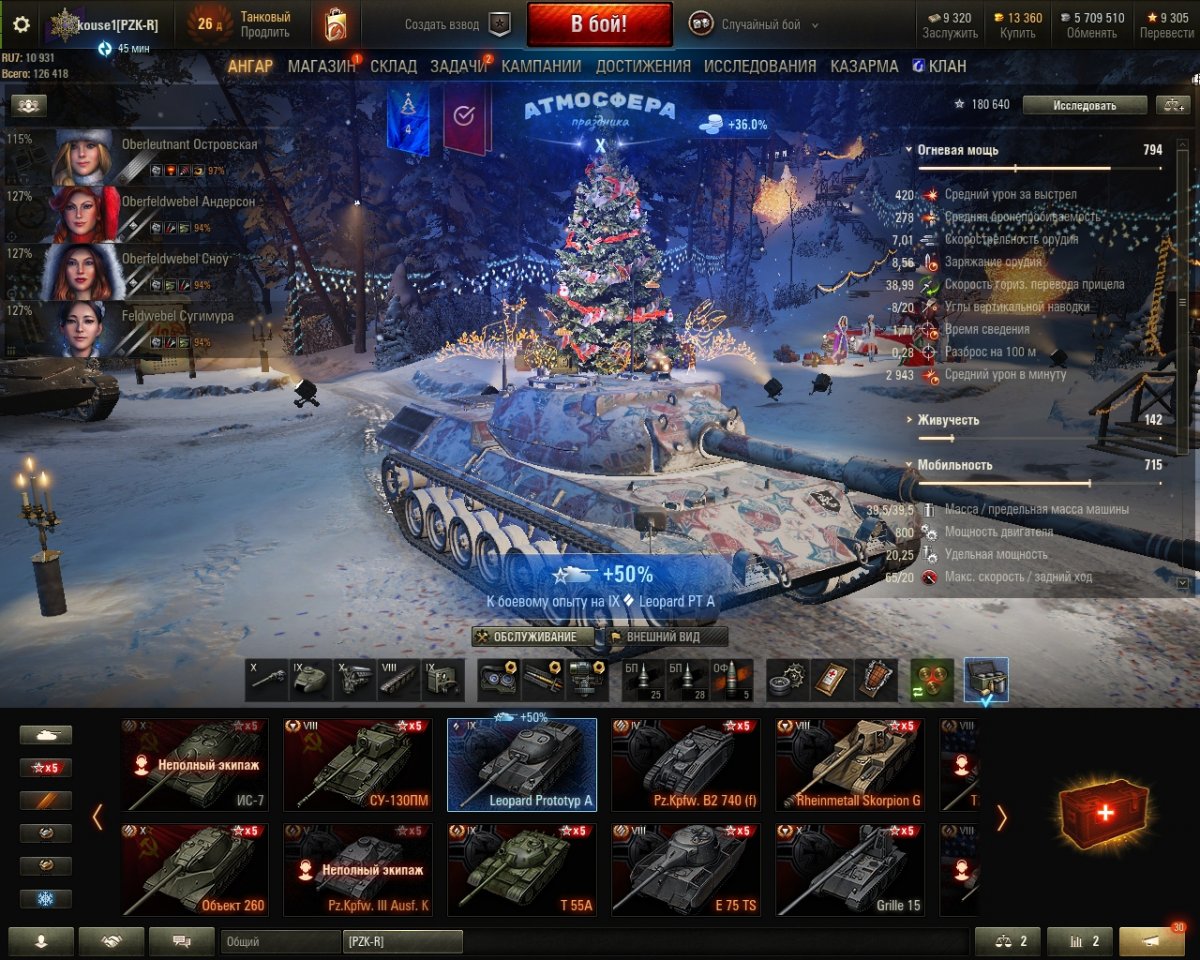The width and height of the screenshot is (1200, 960).
Task: Select the ИС-7 tank in the carousel
Action: point(194,764)
